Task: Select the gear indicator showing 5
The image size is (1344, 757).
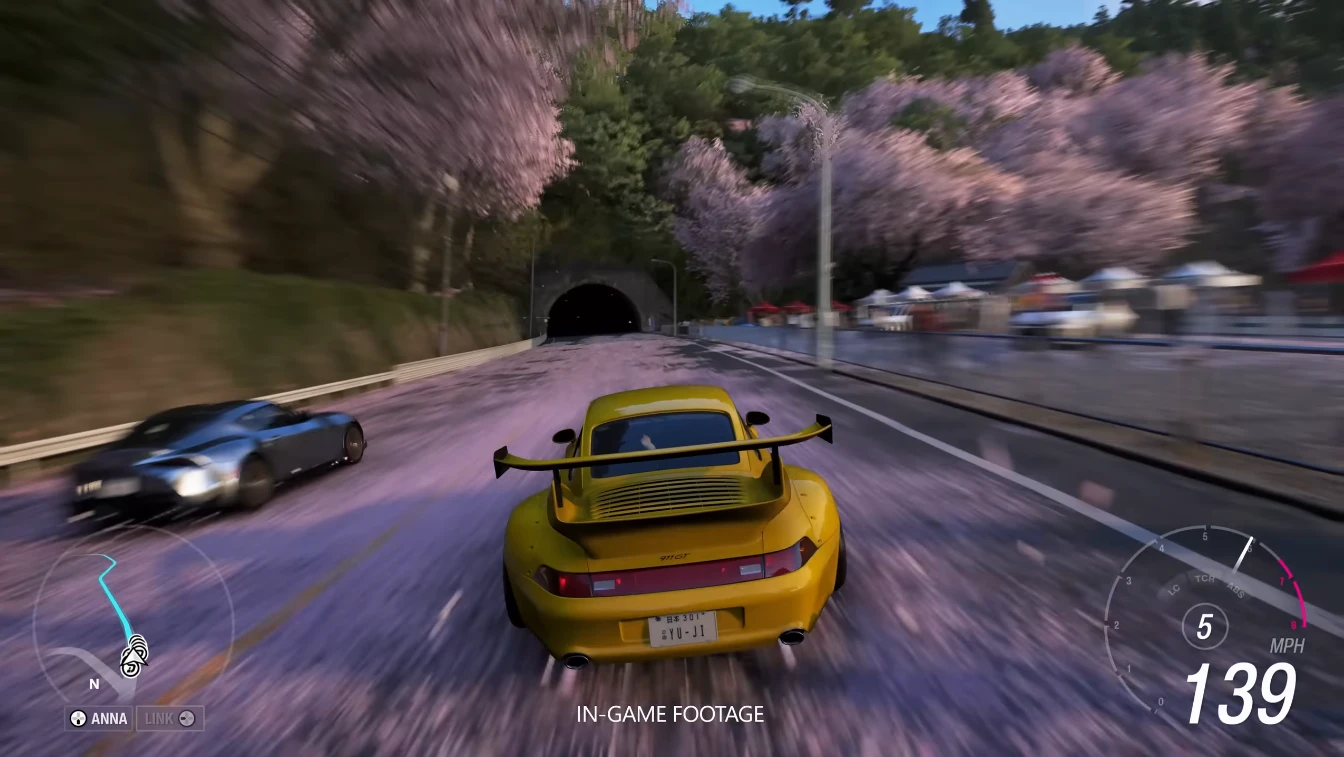Action: (x=1204, y=627)
